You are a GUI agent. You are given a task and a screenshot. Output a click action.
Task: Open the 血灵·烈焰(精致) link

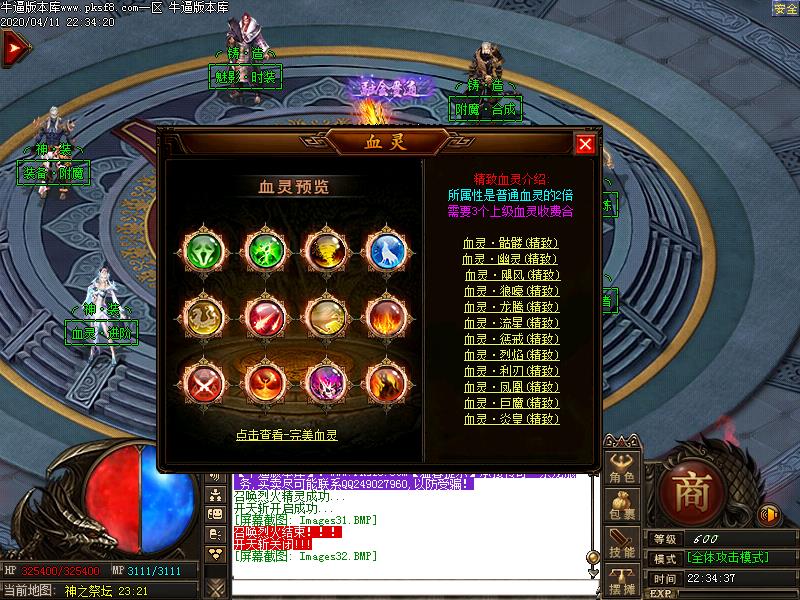[x=511, y=355]
